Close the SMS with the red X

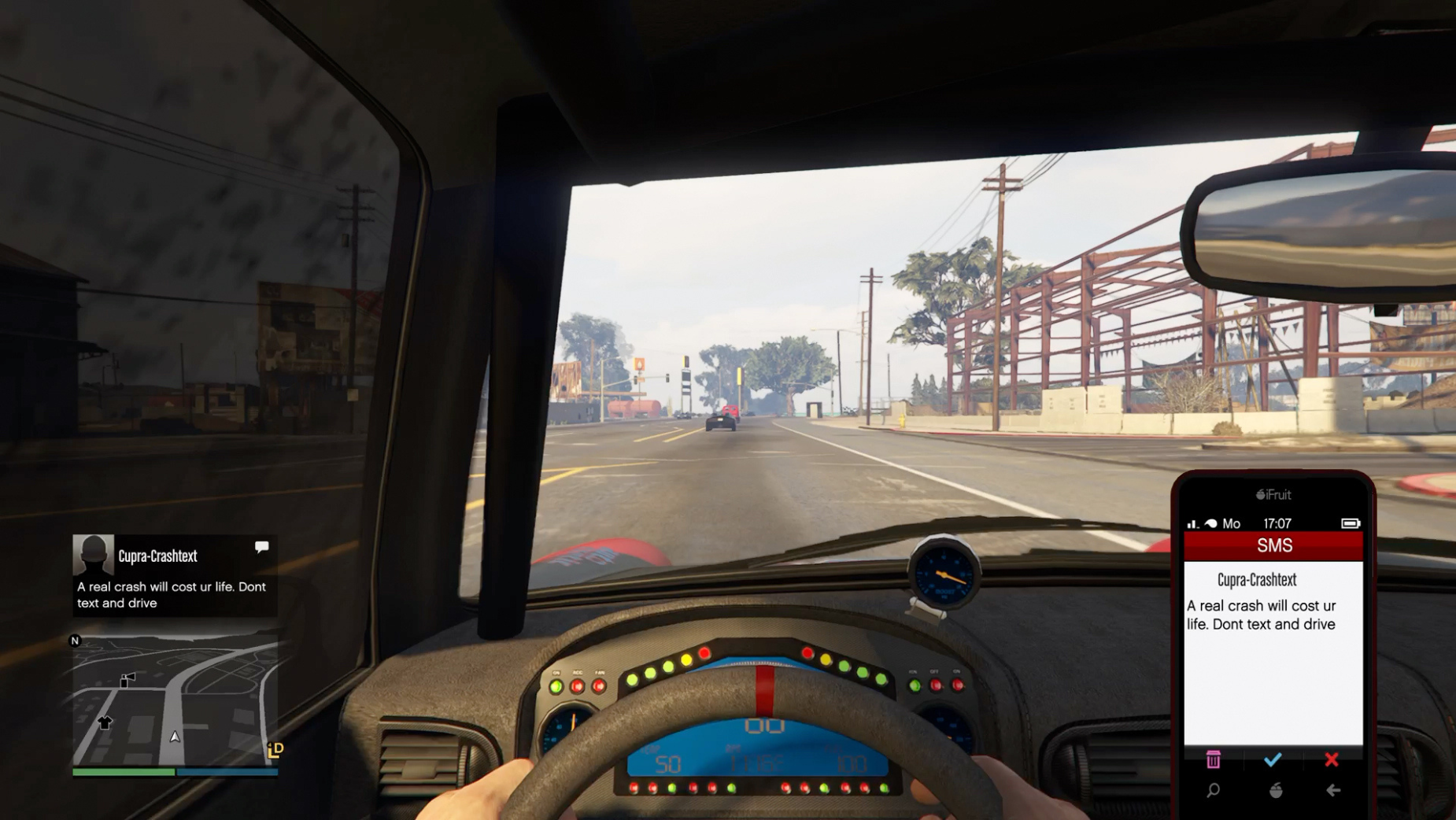pos(1332,759)
